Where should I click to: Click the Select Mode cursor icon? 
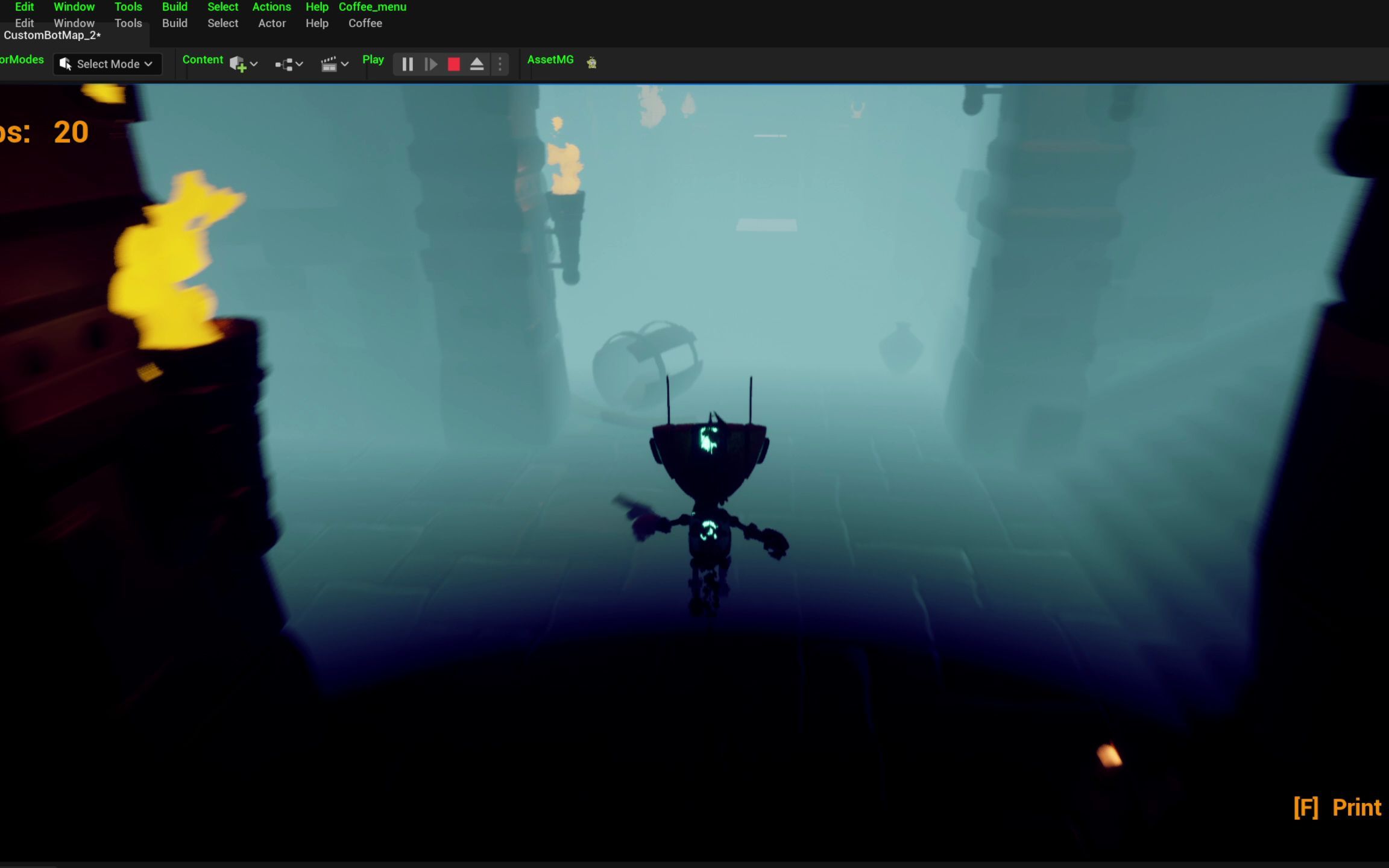point(65,63)
